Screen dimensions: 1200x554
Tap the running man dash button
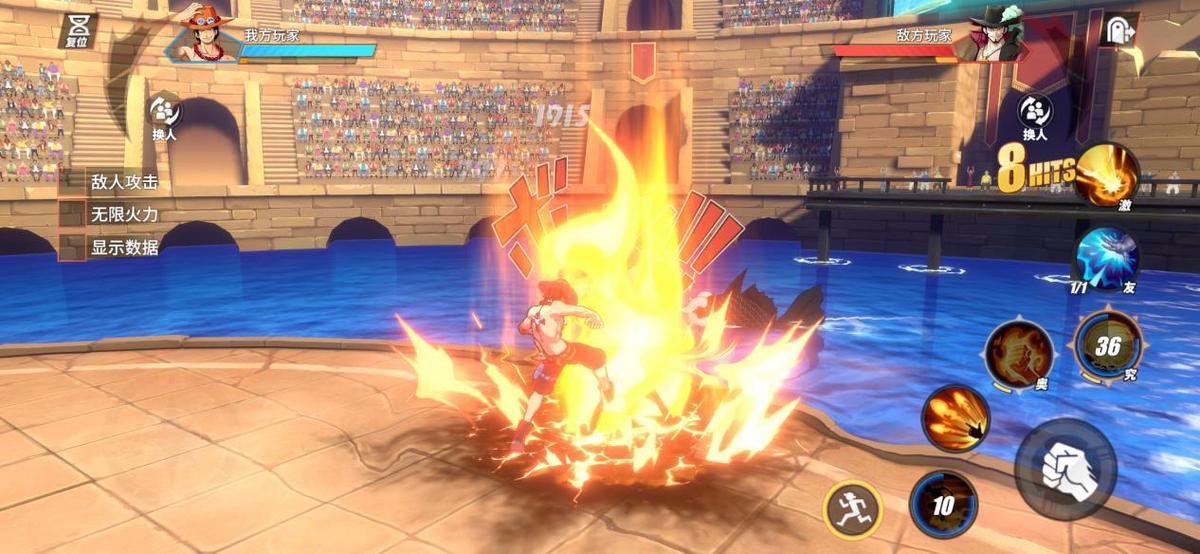coord(852,509)
